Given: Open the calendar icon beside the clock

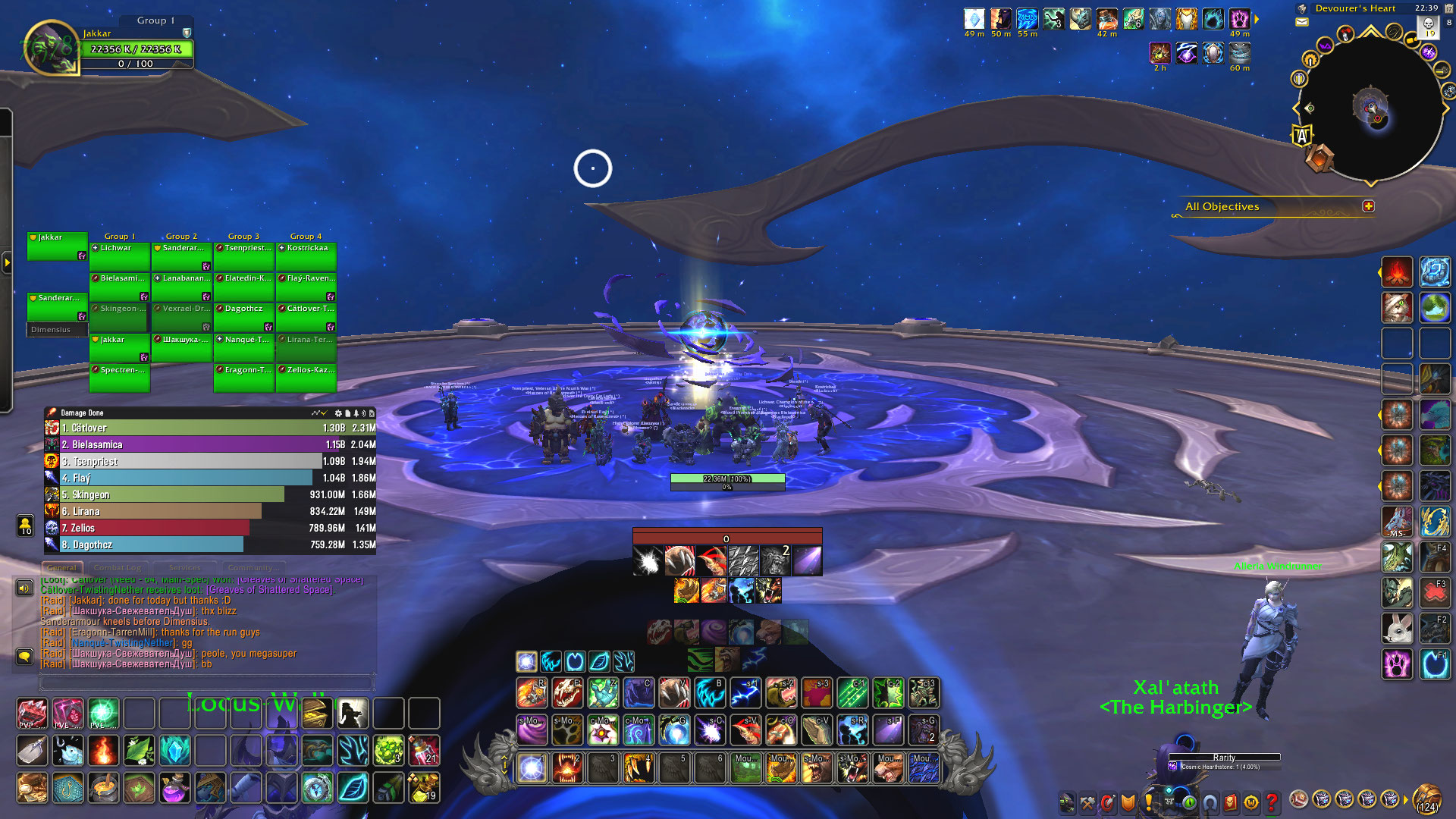Looking at the screenshot, I should coord(1448,8).
